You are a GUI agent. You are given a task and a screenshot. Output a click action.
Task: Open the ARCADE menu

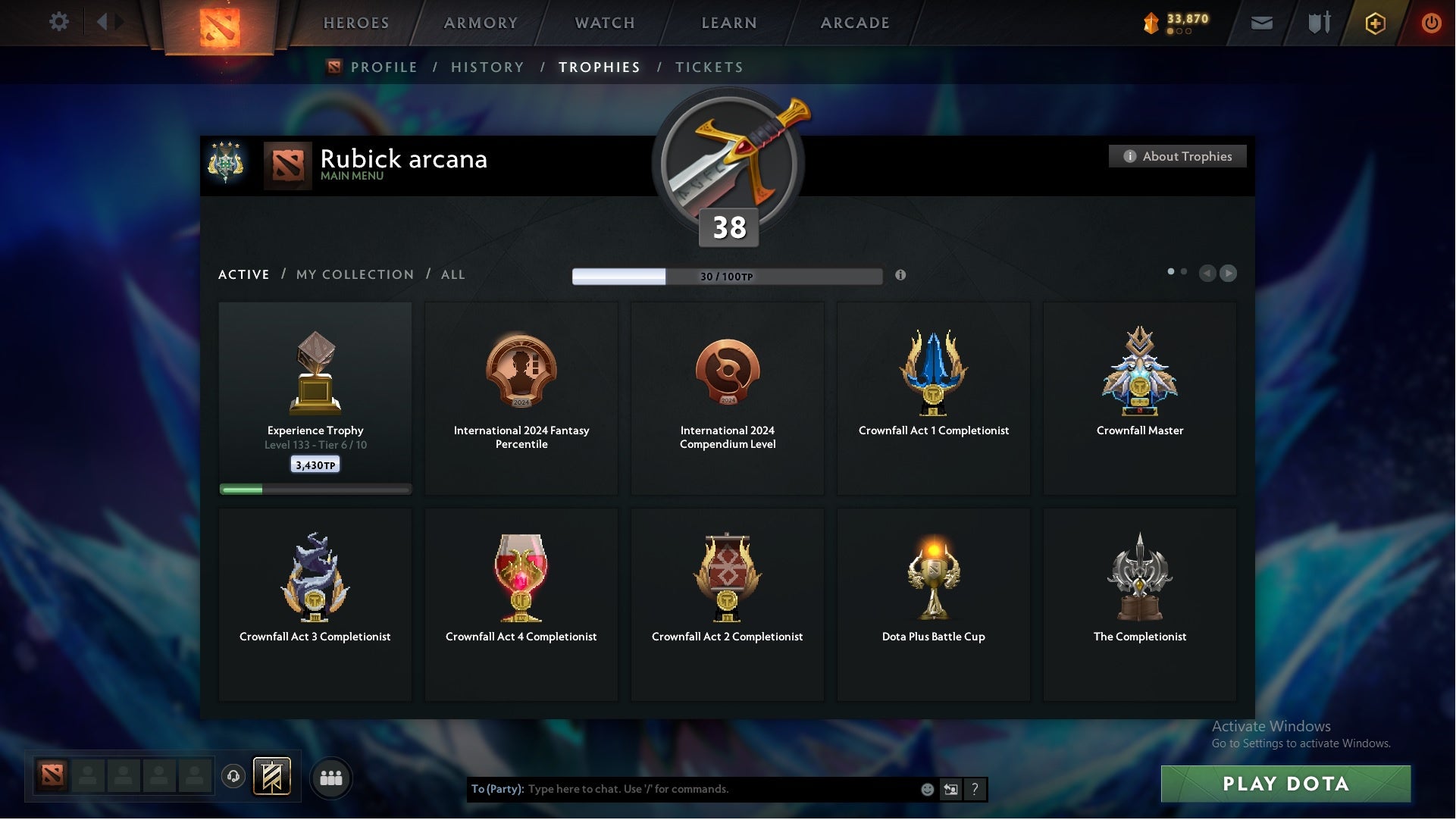pos(854,23)
